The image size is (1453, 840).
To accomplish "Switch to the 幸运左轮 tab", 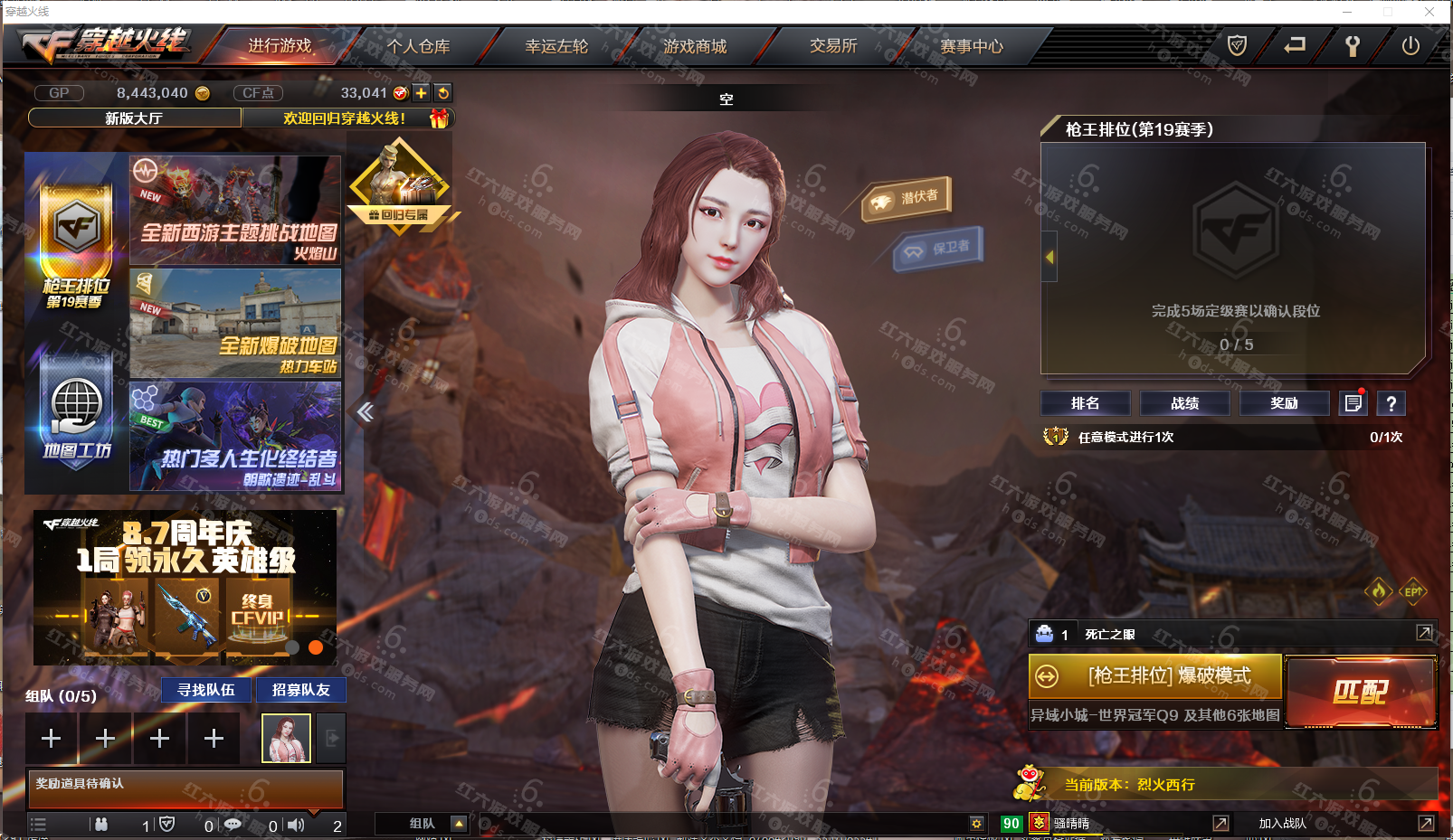I will coord(556,46).
